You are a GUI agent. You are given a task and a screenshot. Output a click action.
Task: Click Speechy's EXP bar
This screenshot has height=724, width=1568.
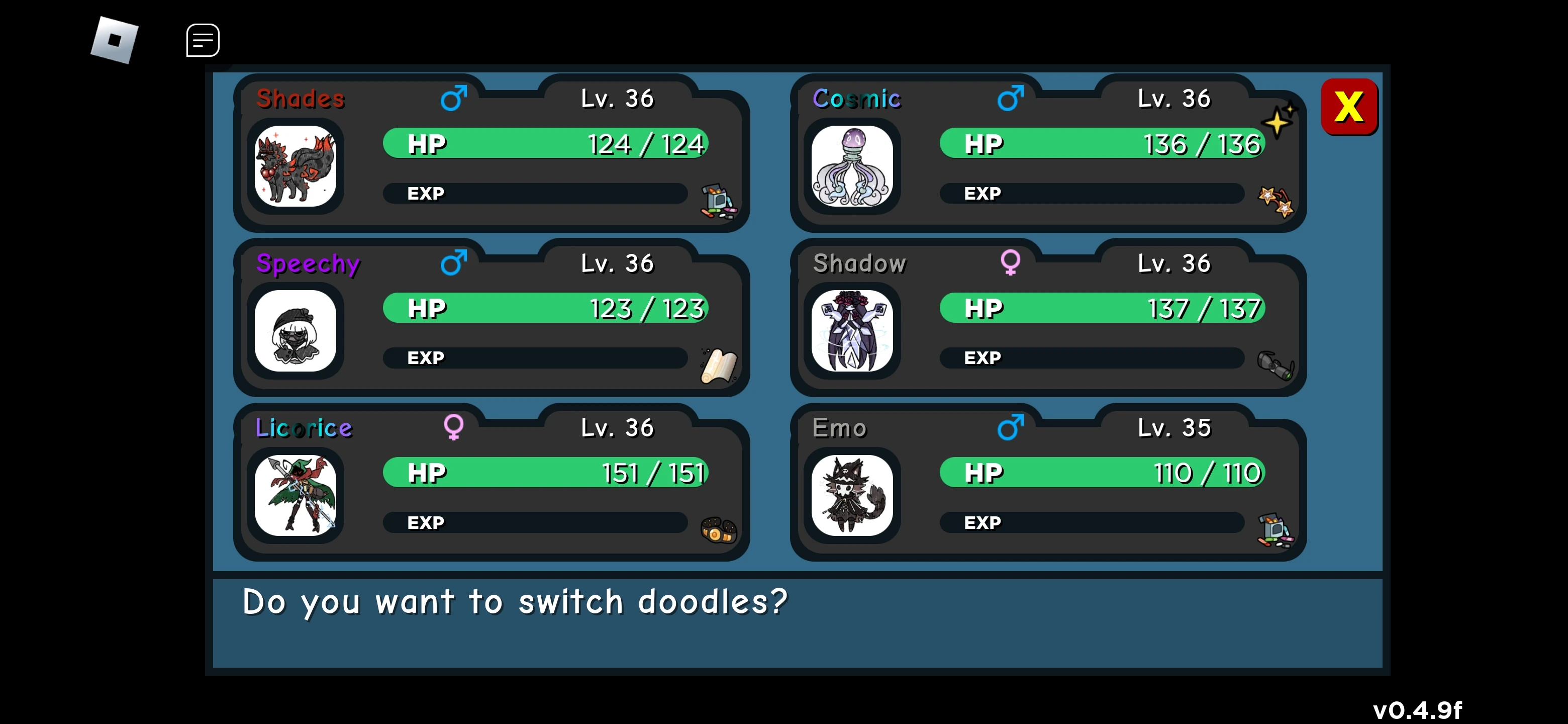(x=536, y=358)
